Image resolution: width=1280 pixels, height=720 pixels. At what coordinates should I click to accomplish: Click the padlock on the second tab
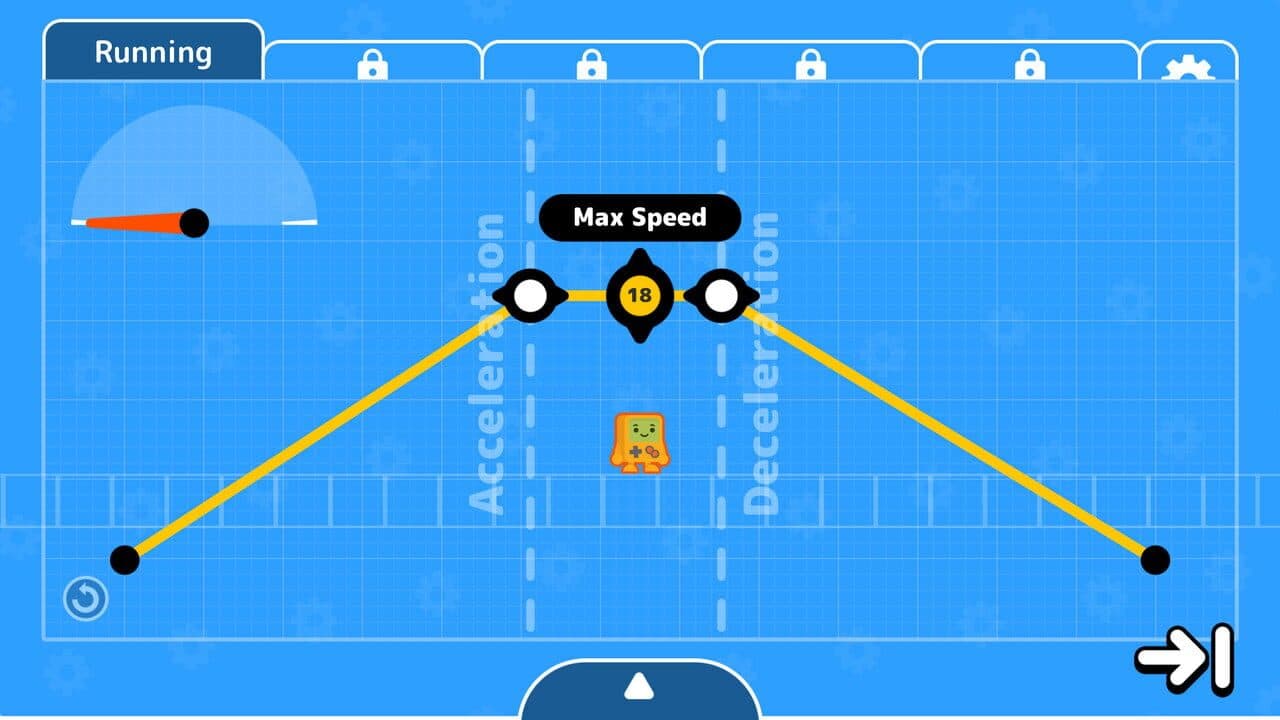[x=370, y=62]
